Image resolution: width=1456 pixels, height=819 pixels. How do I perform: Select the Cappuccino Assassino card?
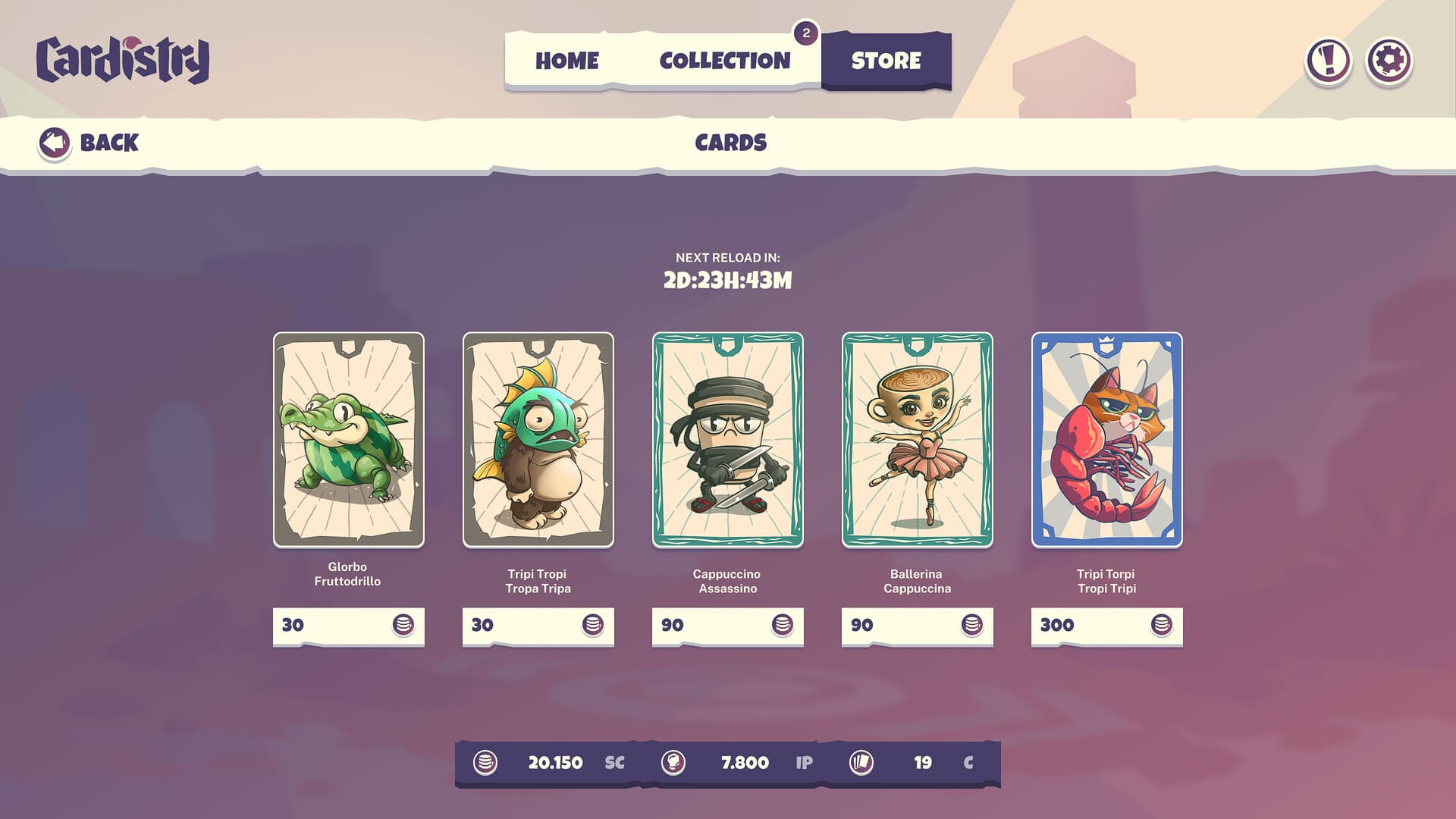727,441
